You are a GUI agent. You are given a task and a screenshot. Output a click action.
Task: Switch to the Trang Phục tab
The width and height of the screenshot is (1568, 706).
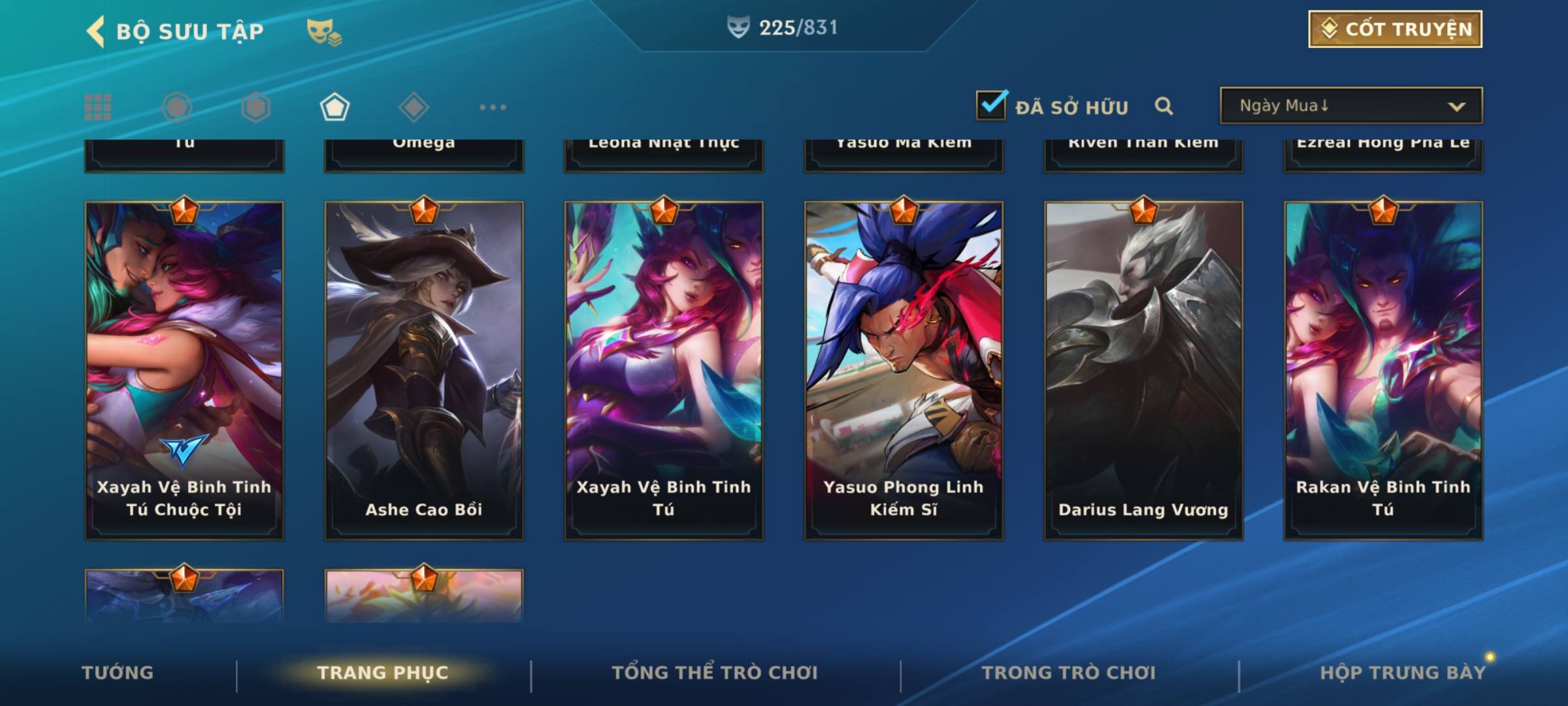(x=383, y=673)
